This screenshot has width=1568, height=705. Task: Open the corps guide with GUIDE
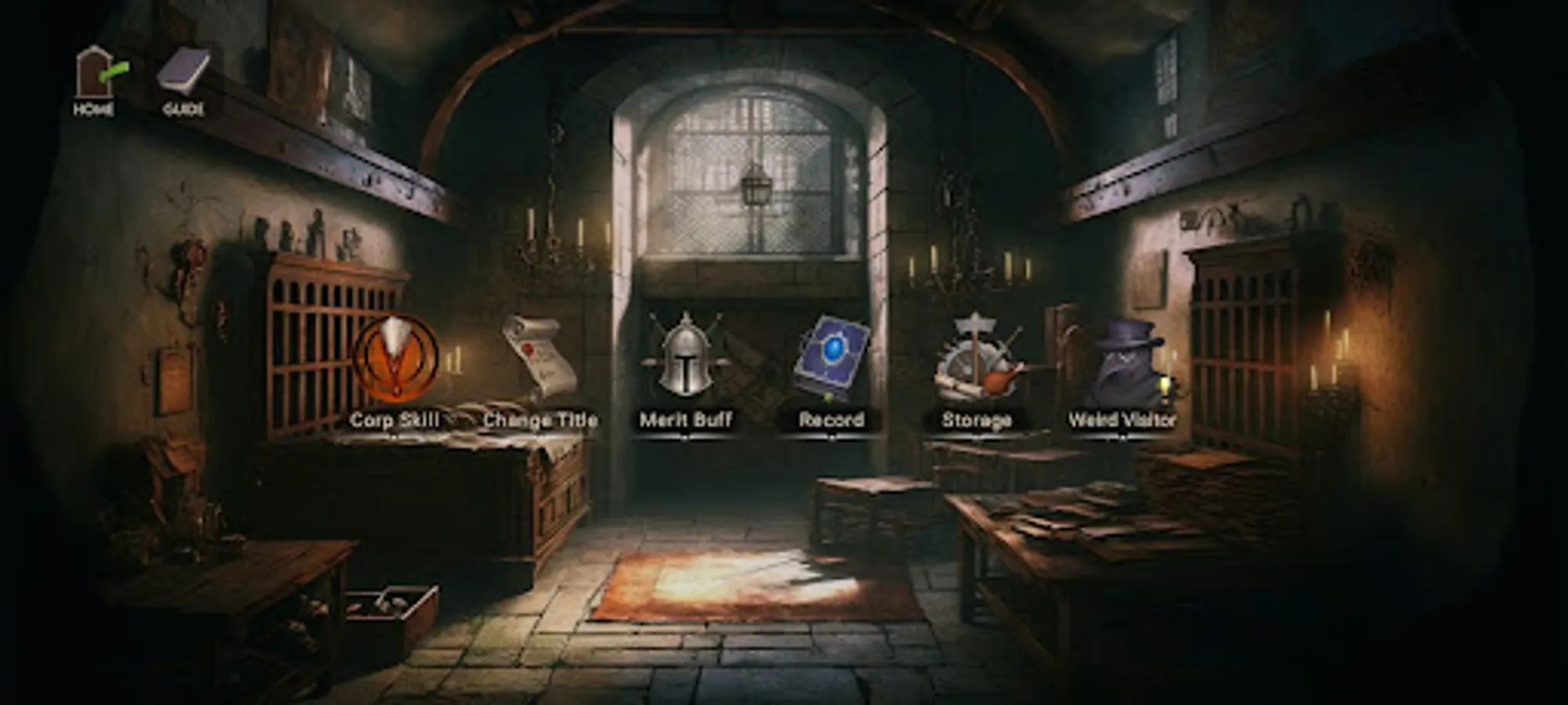click(182, 74)
